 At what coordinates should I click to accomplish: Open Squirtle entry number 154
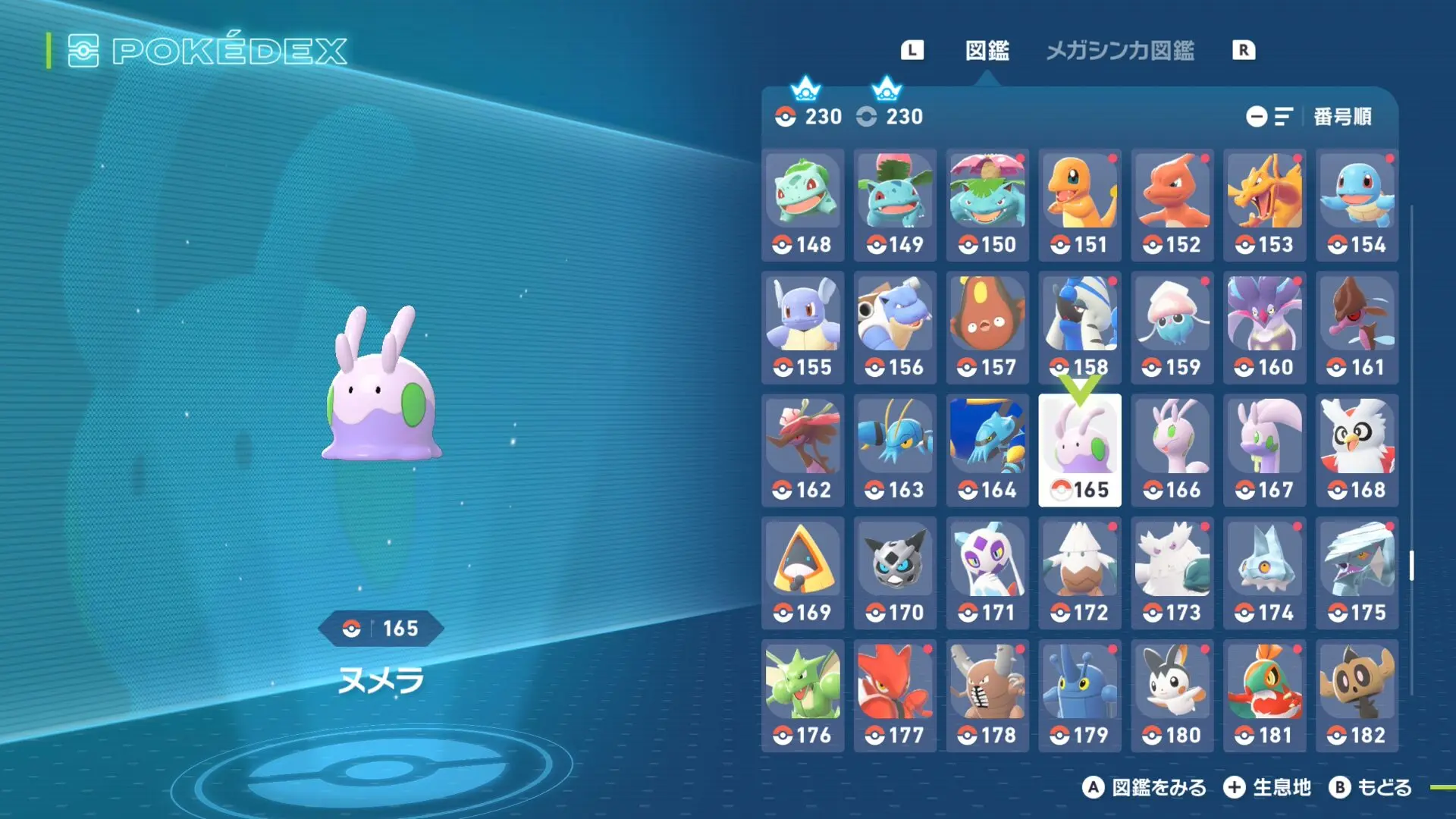click(x=1357, y=205)
